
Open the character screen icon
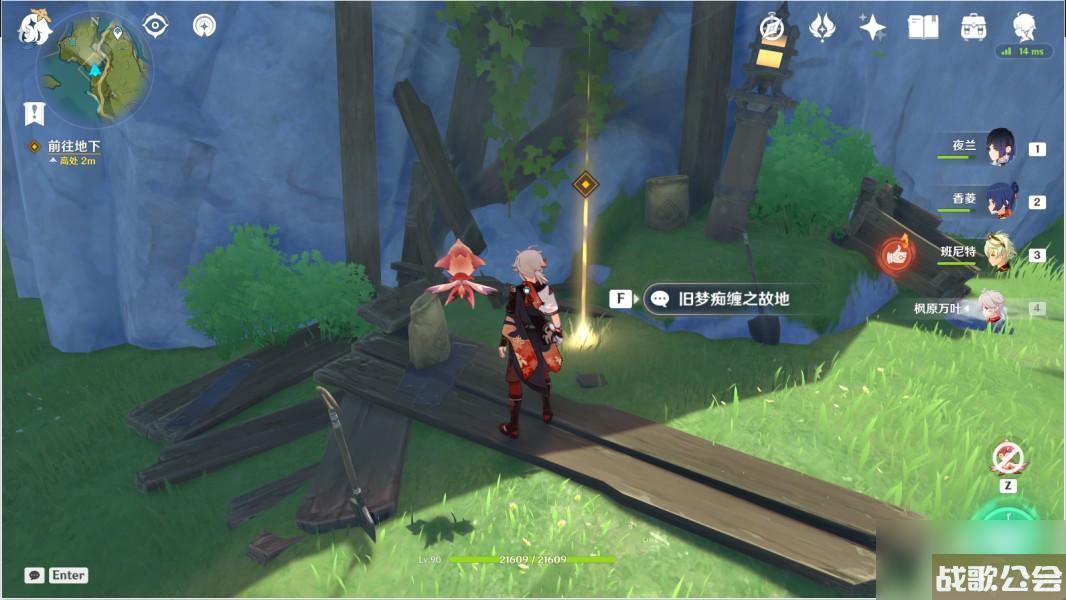click(1023, 27)
